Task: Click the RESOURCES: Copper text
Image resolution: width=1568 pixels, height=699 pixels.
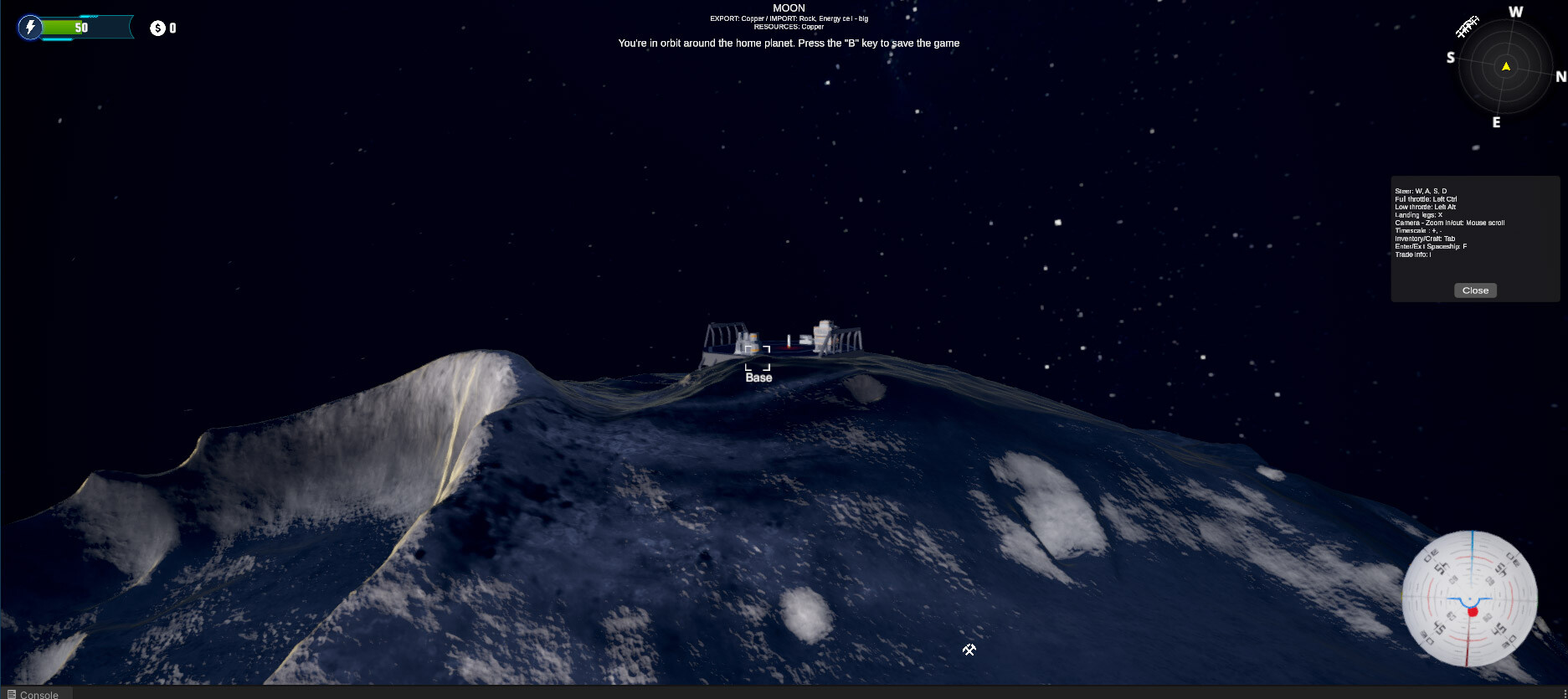Action: 789,26
